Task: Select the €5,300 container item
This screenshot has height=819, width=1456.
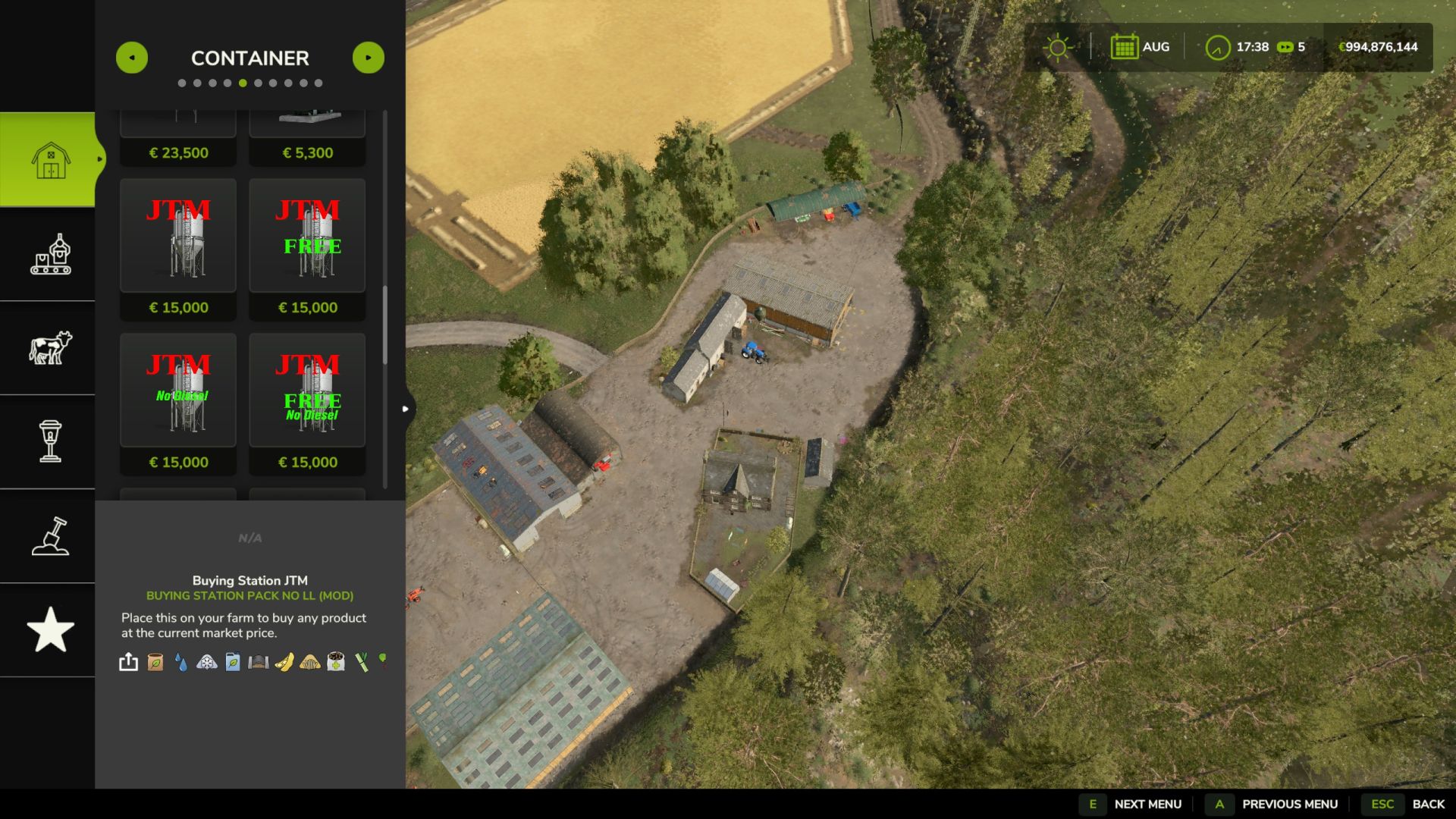Action: [x=307, y=136]
